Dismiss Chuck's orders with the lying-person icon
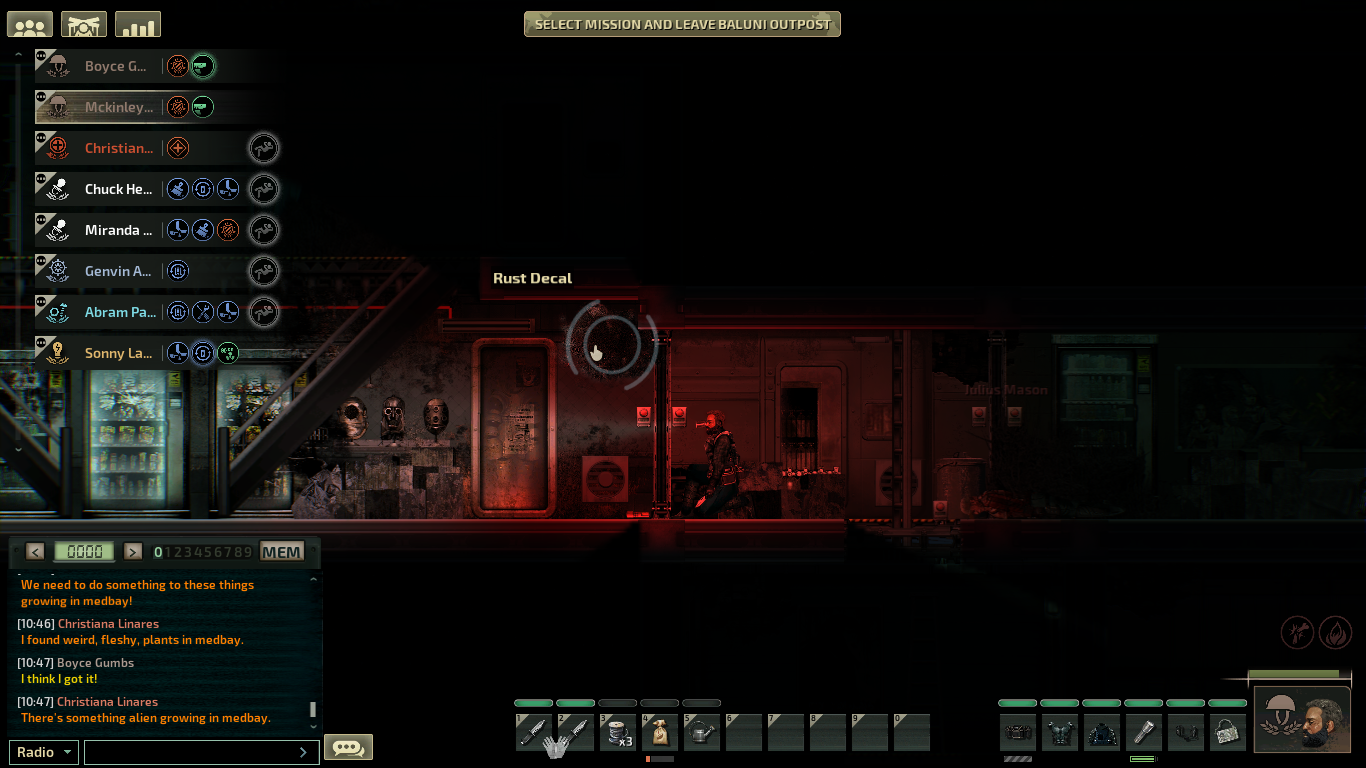1366x768 pixels. click(x=264, y=189)
